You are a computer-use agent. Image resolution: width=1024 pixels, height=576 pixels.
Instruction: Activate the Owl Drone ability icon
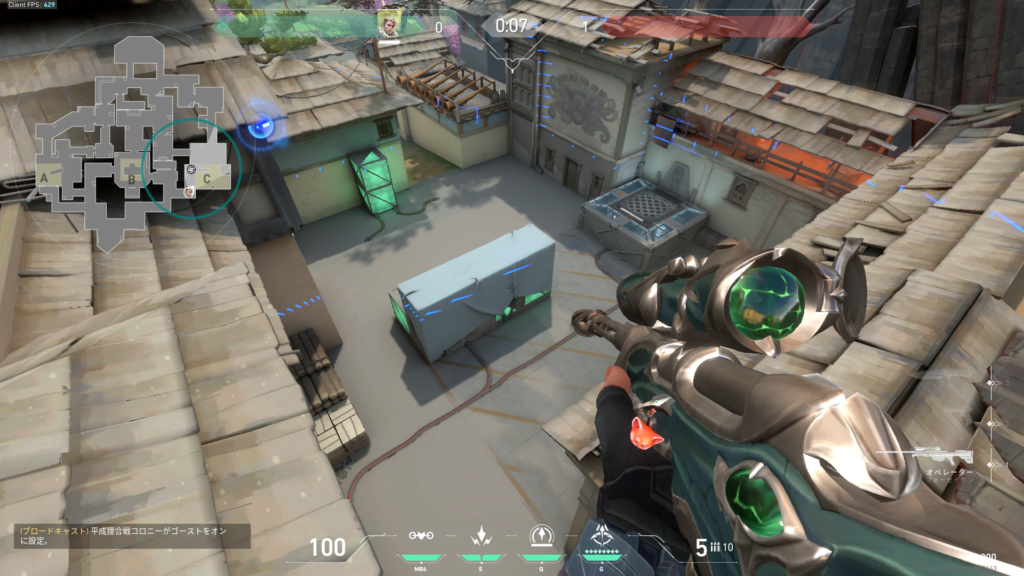tap(421, 536)
